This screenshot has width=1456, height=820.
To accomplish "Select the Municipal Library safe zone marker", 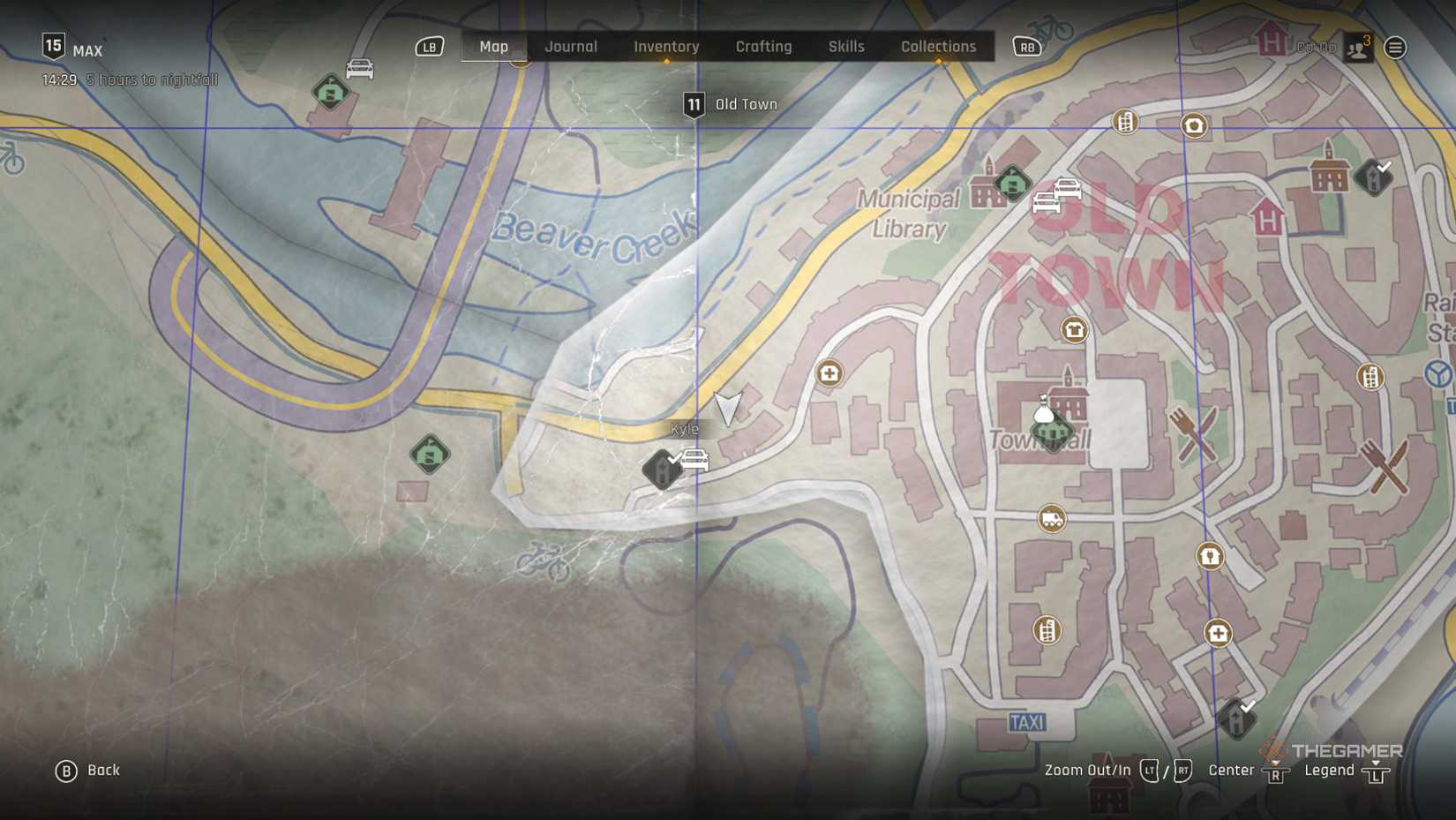I will pyautogui.click(x=1012, y=184).
